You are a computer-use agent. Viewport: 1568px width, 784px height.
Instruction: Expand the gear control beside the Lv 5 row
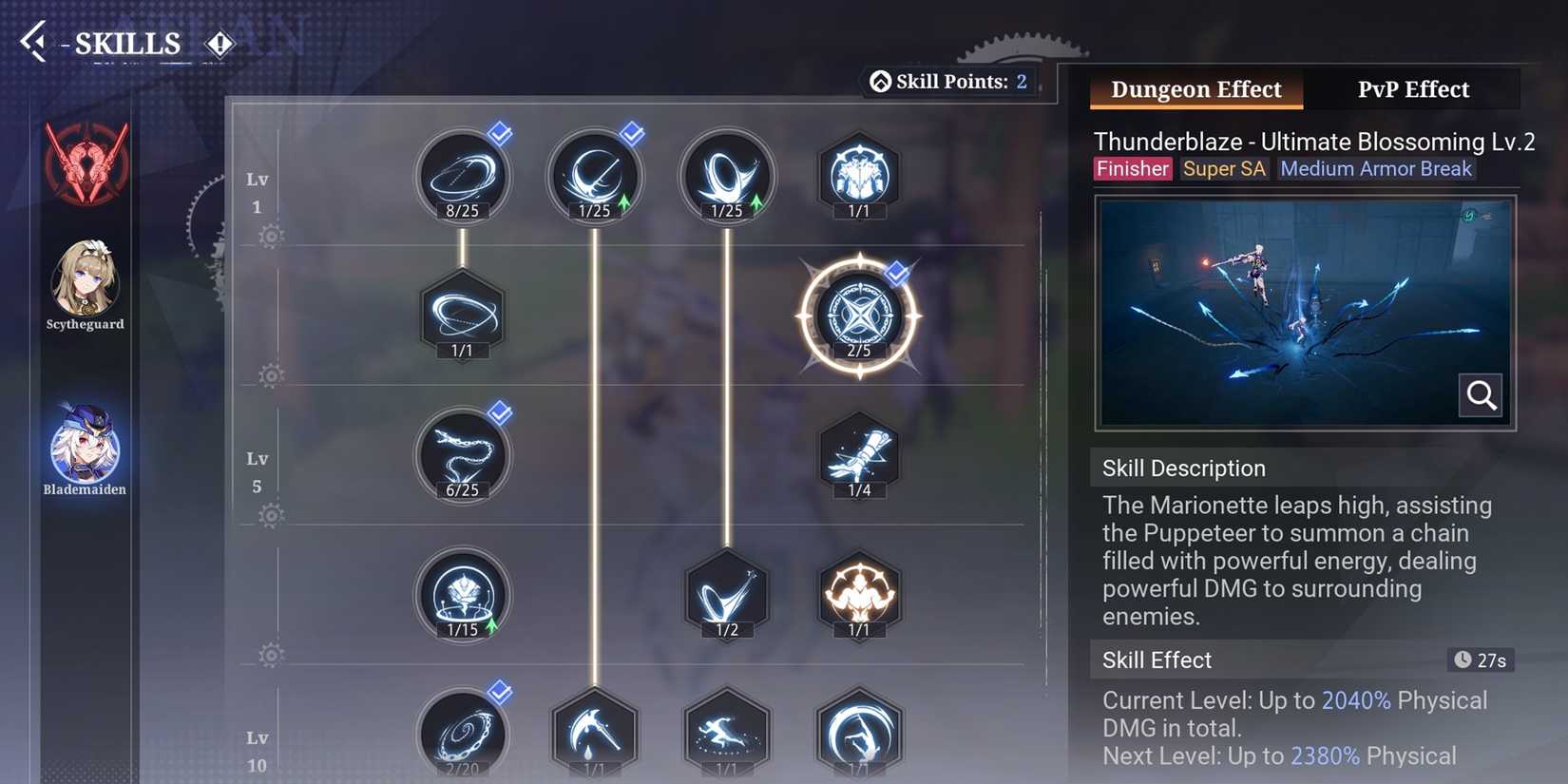click(x=269, y=514)
